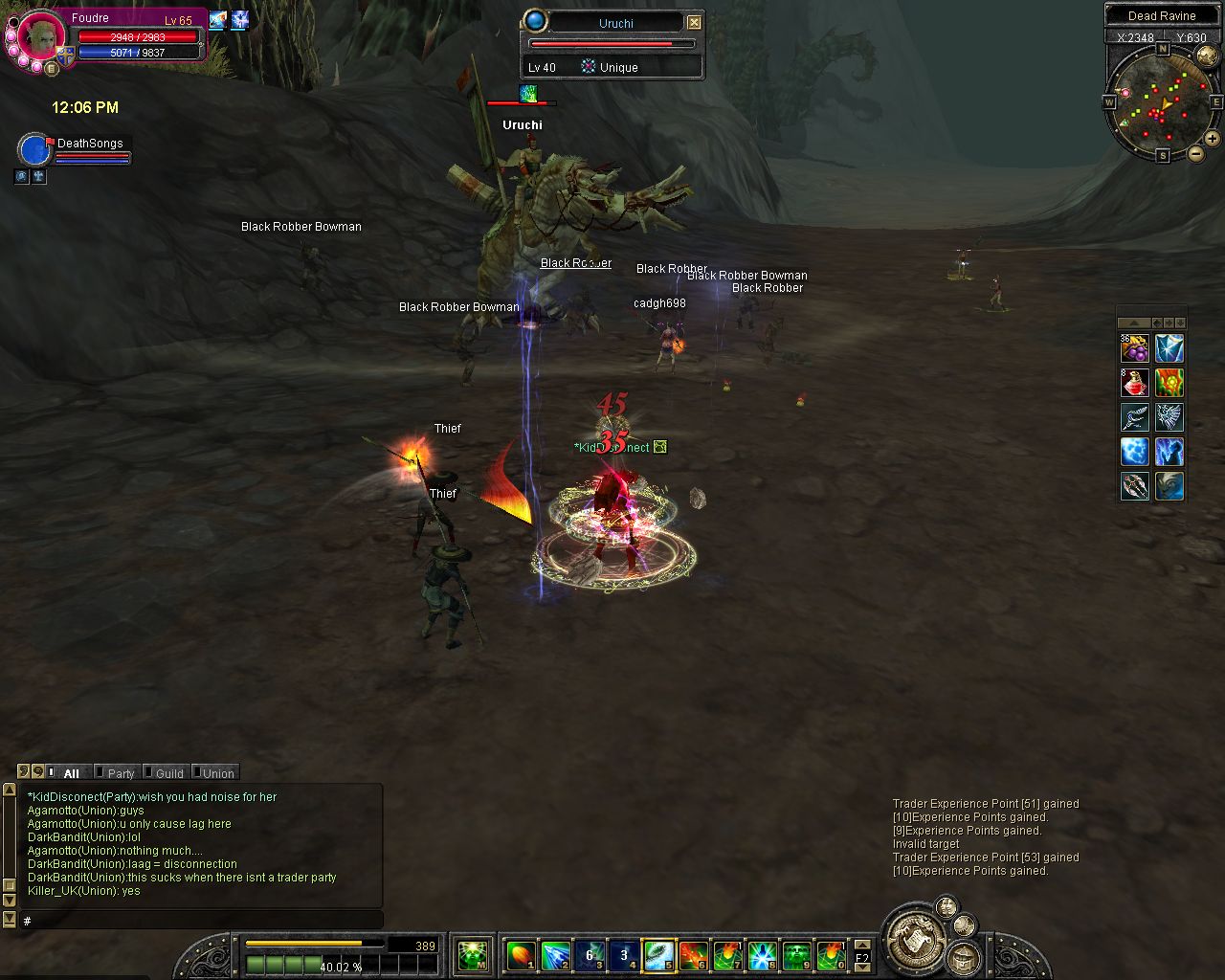Switch hotbar page with the up arrow
This screenshot has width=1225, height=980.
click(862, 944)
